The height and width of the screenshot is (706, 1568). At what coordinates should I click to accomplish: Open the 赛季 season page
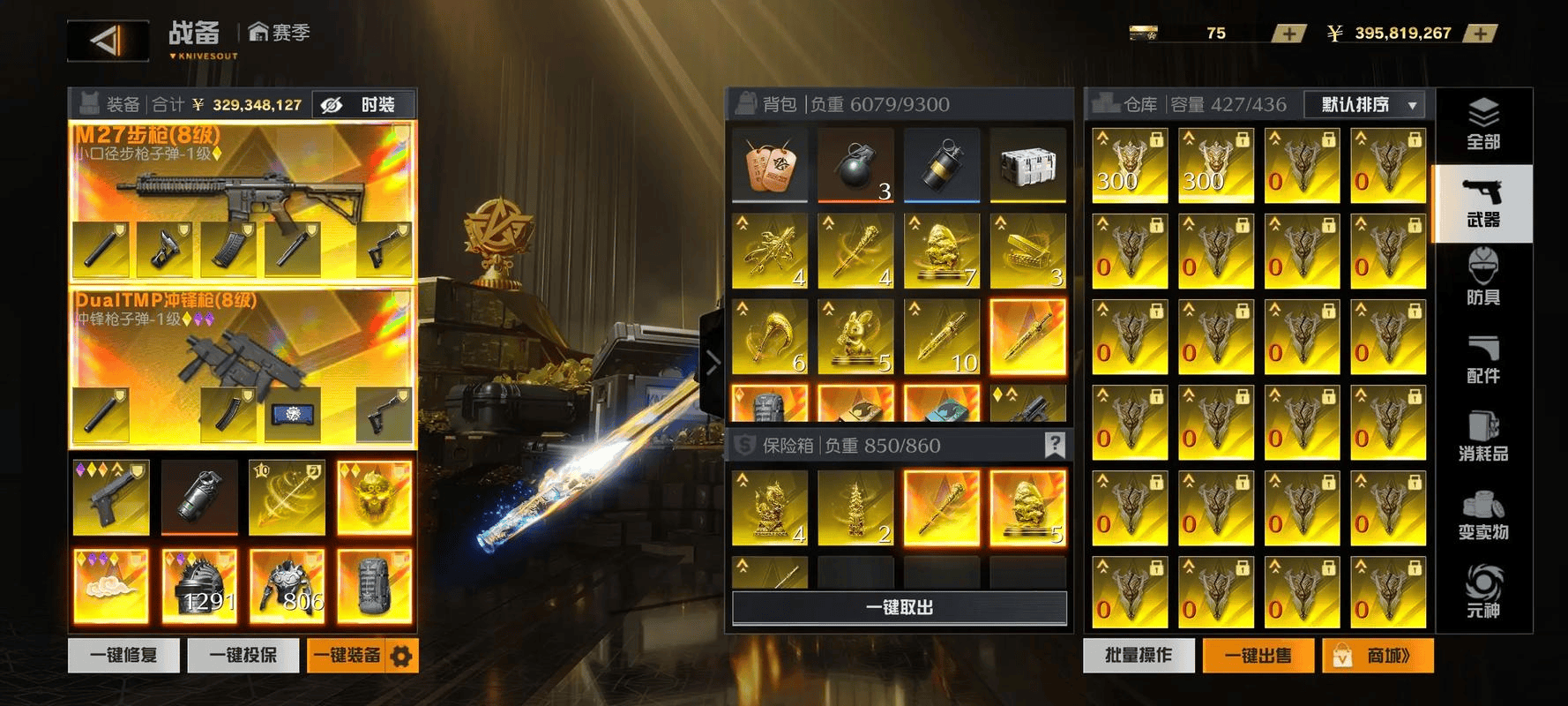(280, 34)
